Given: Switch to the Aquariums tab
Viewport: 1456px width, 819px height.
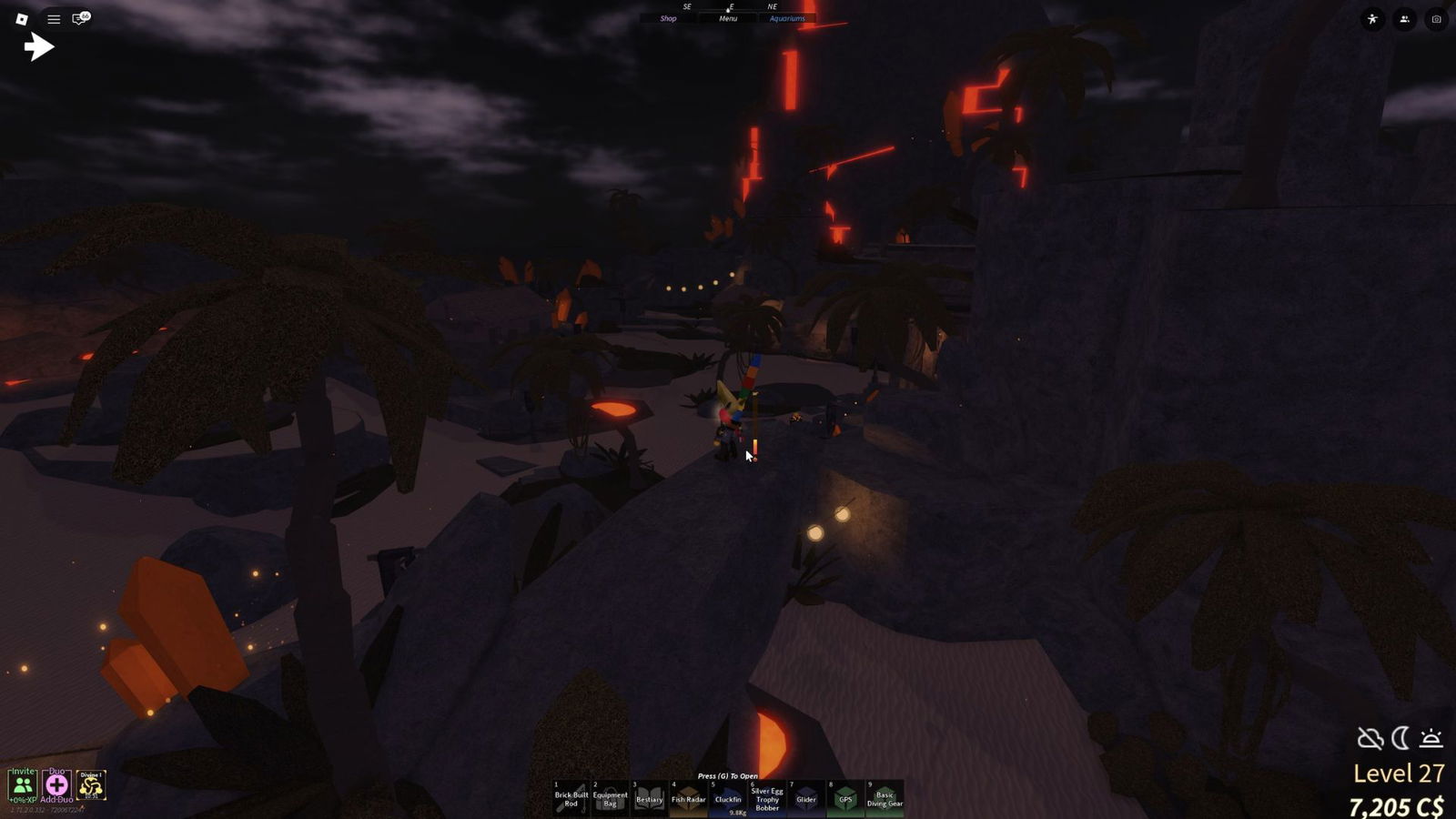Looking at the screenshot, I should pyautogui.click(x=787, y=18).
